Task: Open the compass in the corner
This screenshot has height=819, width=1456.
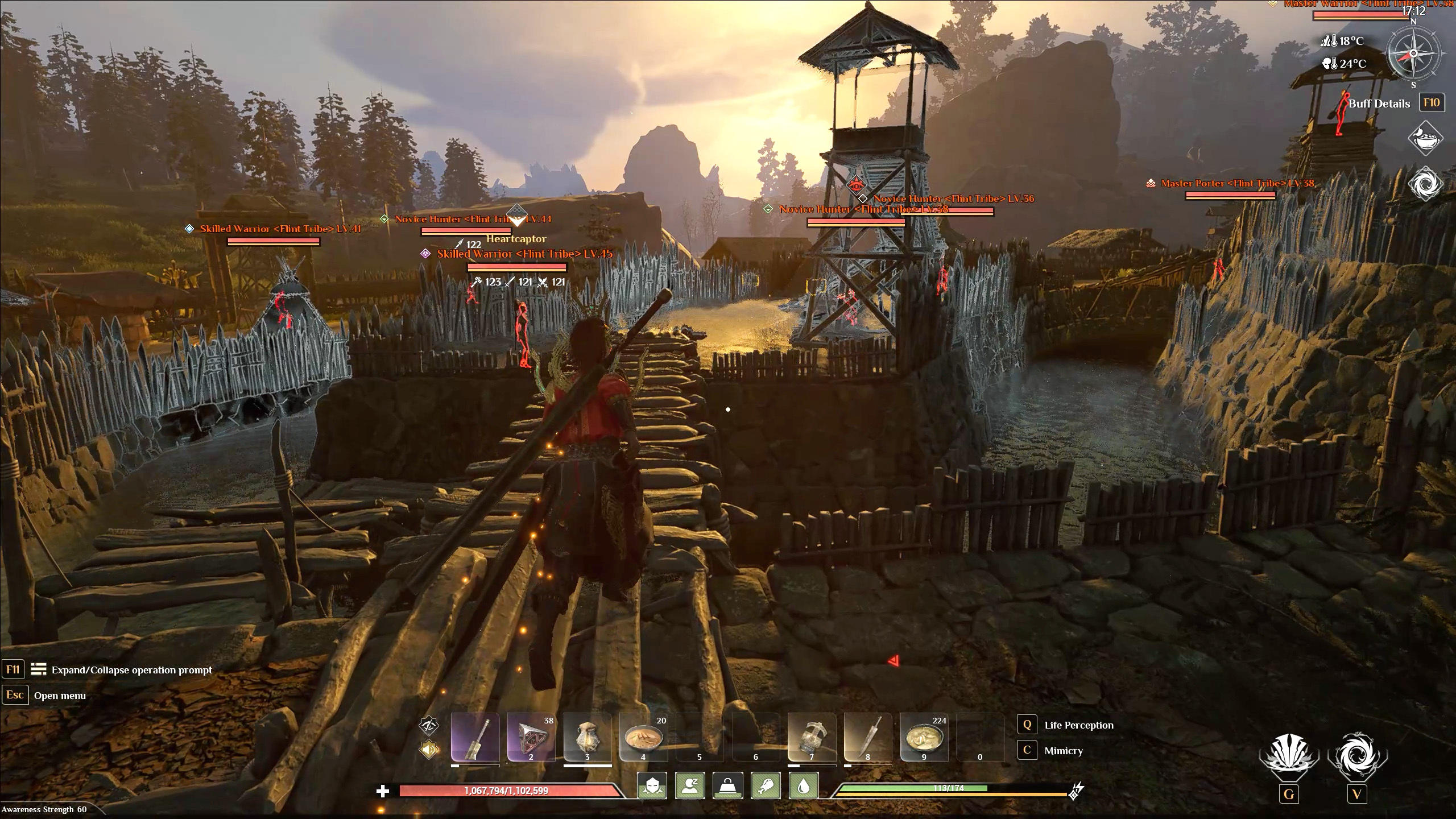Action: pyautogui.click(x=1413, y=54)
